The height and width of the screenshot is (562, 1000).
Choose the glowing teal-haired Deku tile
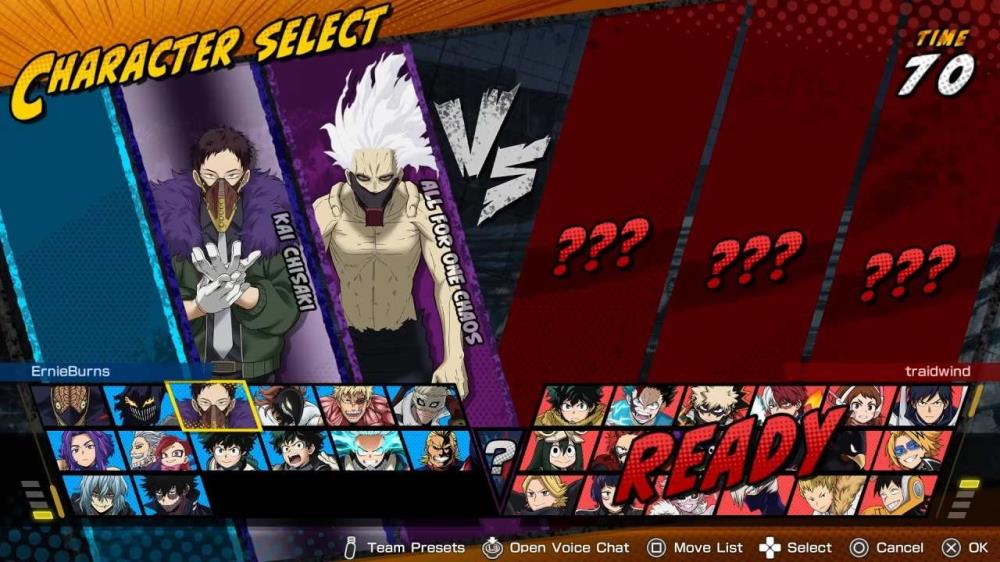(368, 450)
